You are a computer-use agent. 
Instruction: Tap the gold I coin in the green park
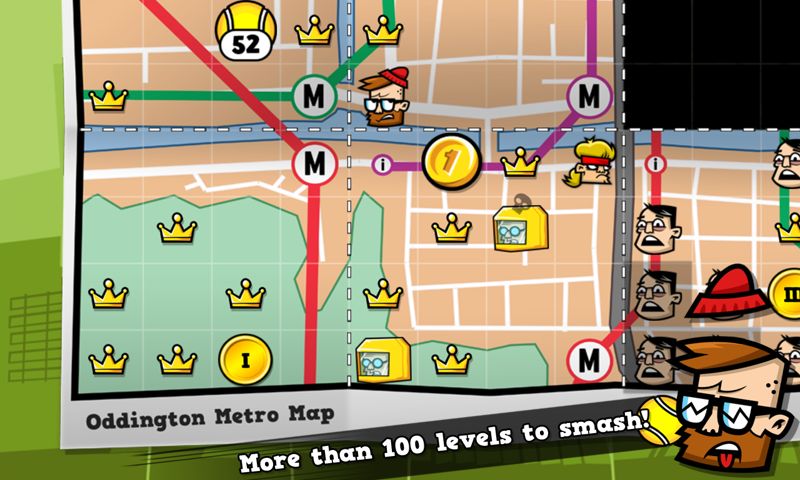tap(245, 360)
